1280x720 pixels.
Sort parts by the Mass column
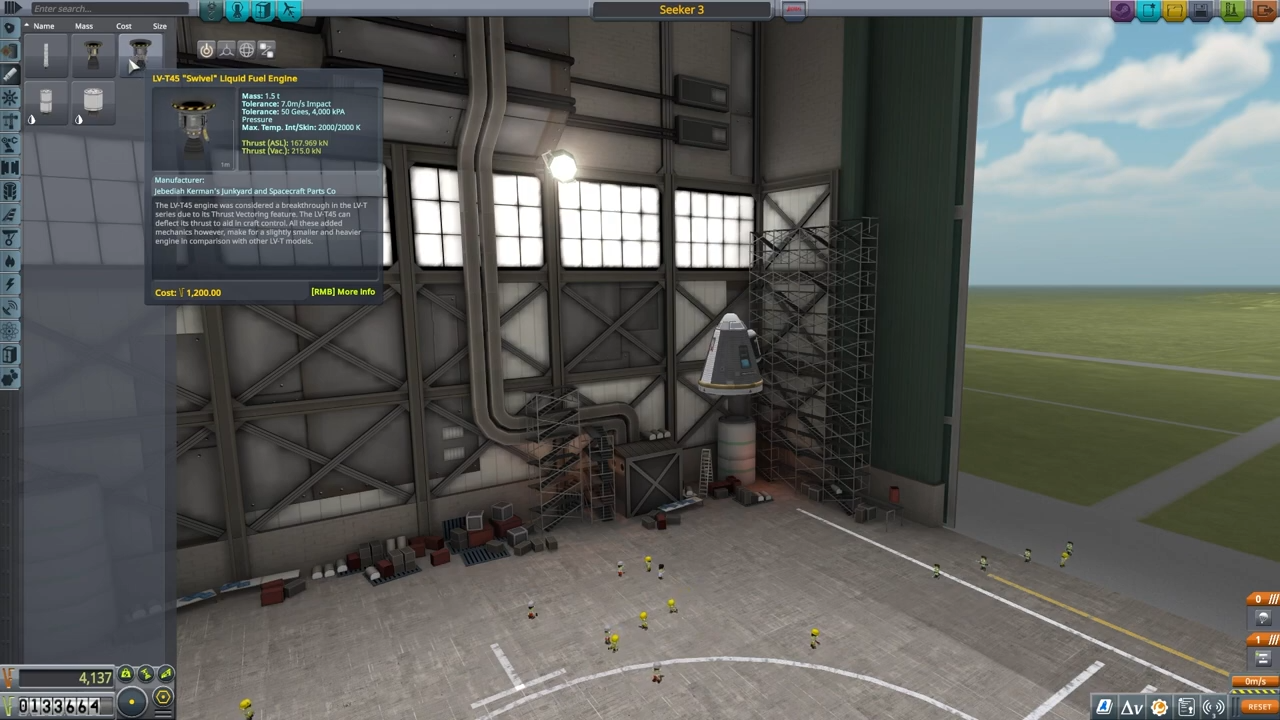point(83,26)
